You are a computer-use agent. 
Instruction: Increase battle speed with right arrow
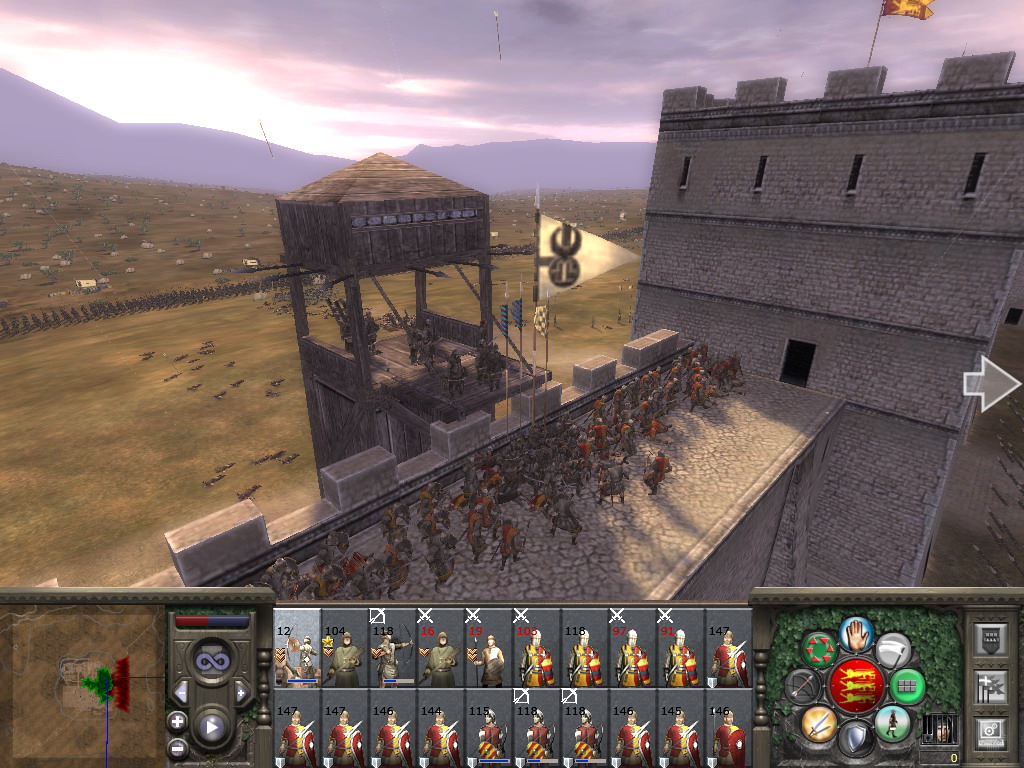pos(241,692)
